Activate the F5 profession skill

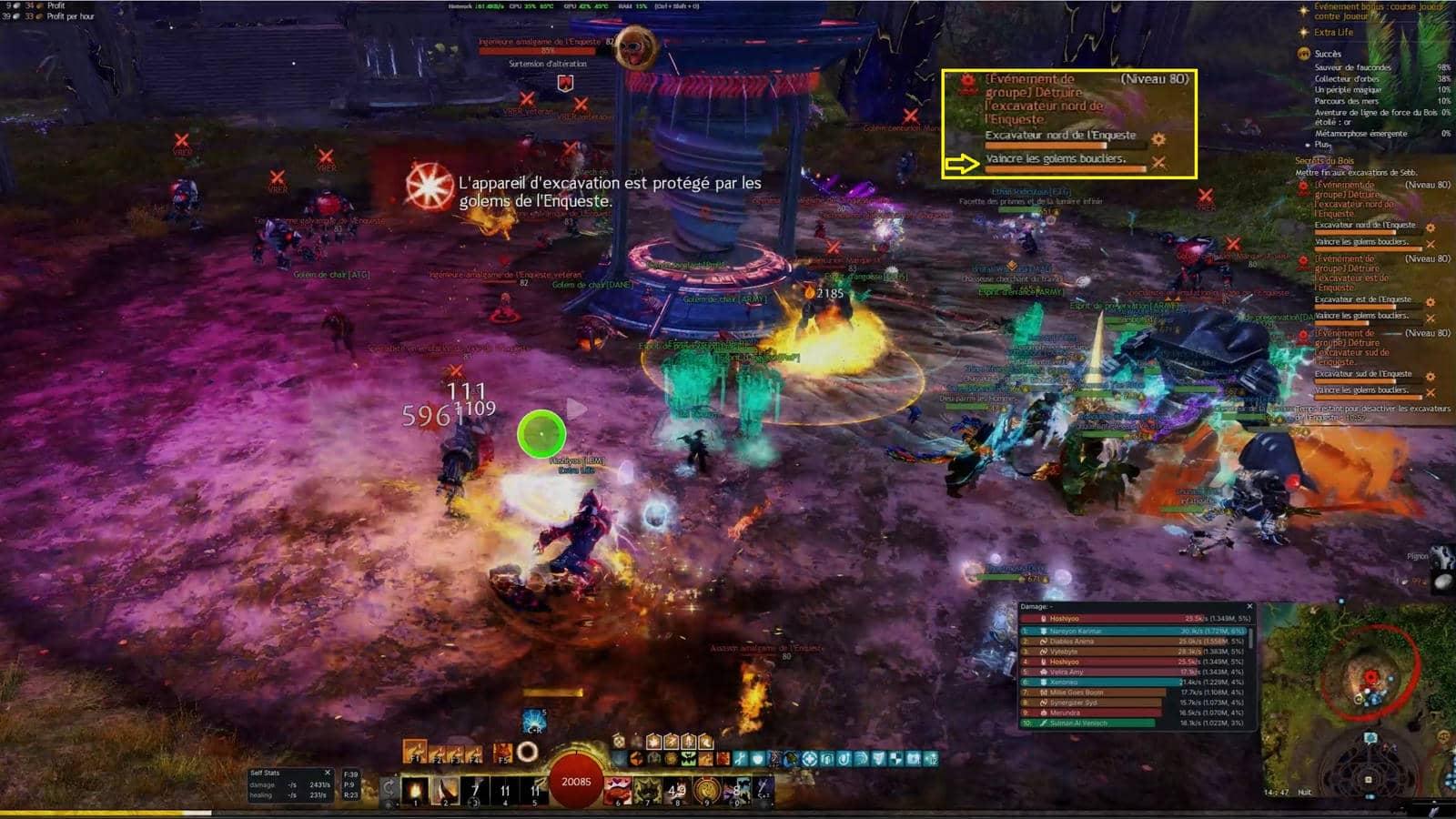(503, 753)
